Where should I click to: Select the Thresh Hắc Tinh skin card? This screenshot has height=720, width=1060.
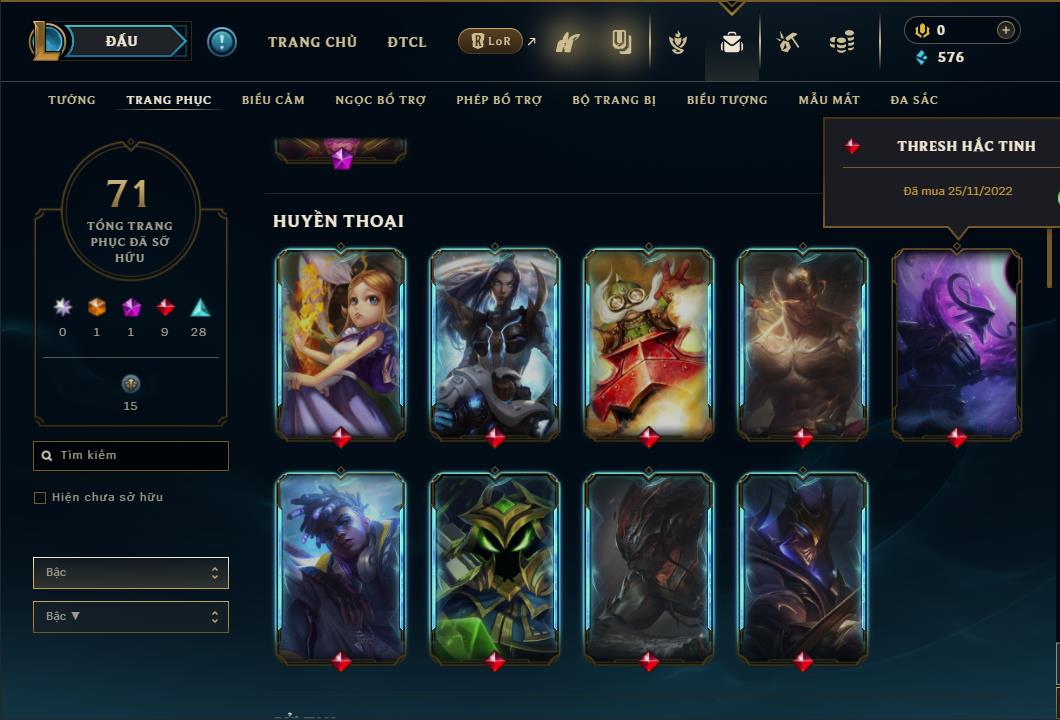point(957,343)
